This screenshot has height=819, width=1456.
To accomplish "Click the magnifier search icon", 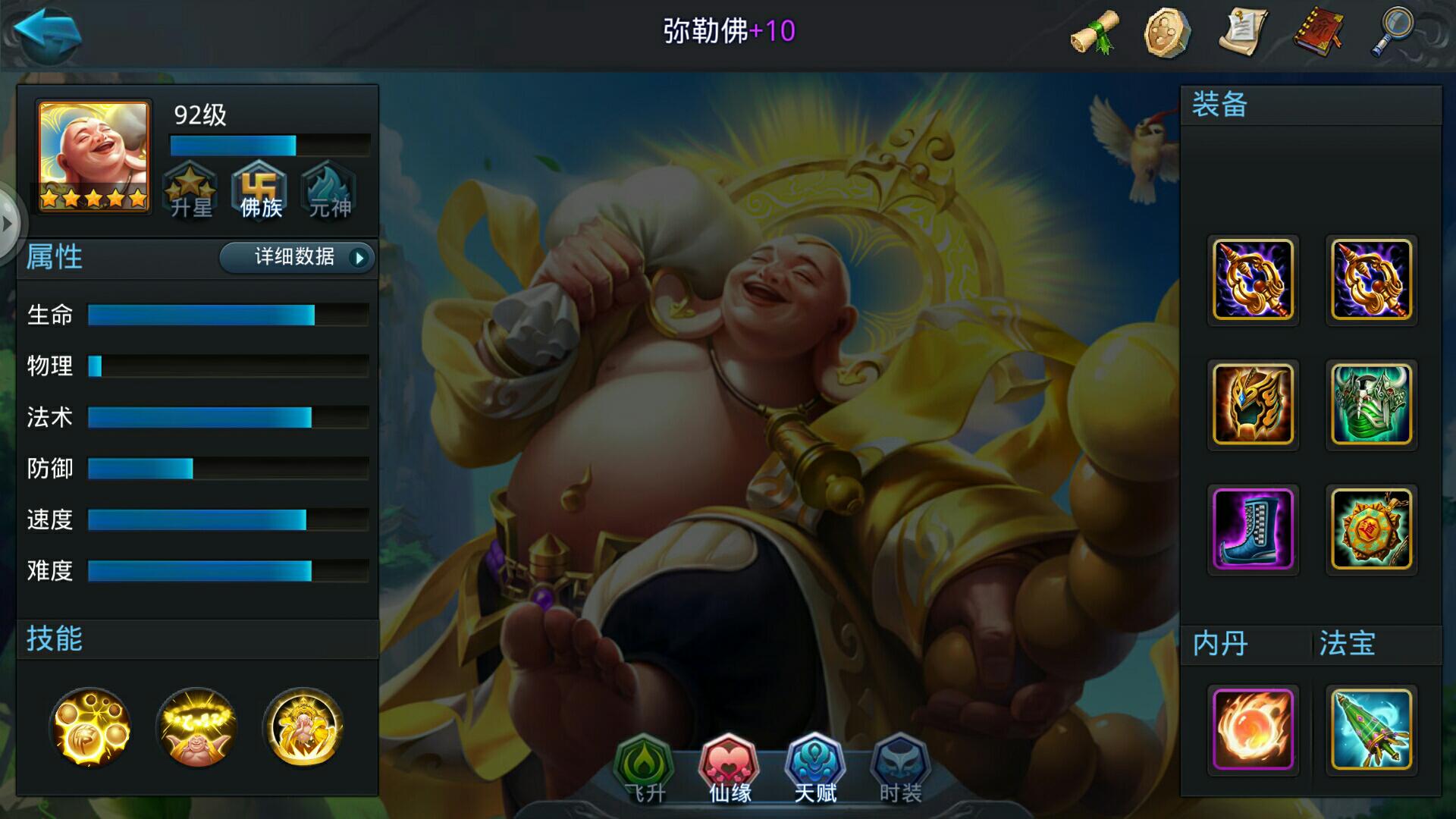I will [x=1395, y=32].
